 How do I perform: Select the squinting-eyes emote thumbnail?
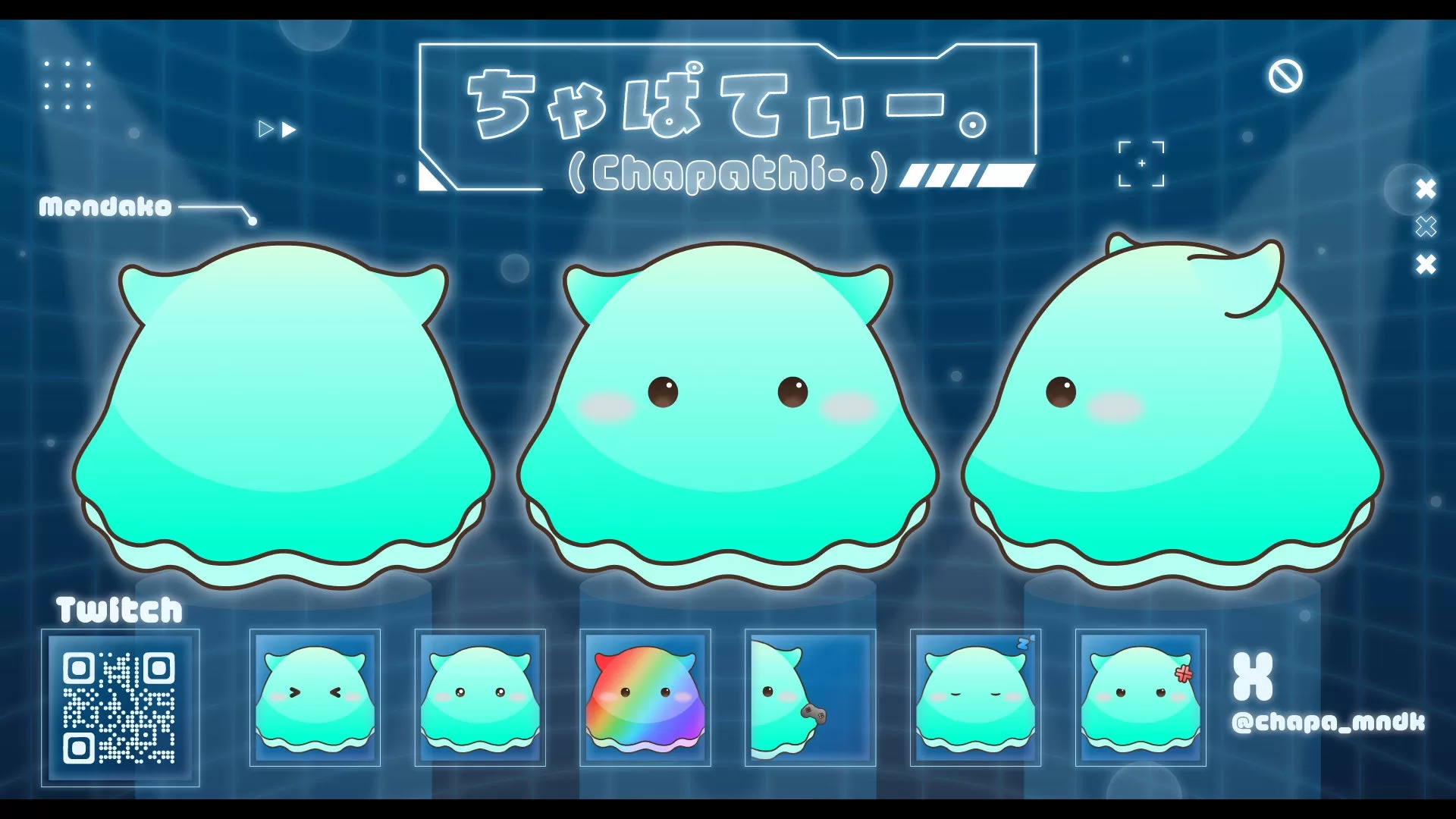point(315,698)
